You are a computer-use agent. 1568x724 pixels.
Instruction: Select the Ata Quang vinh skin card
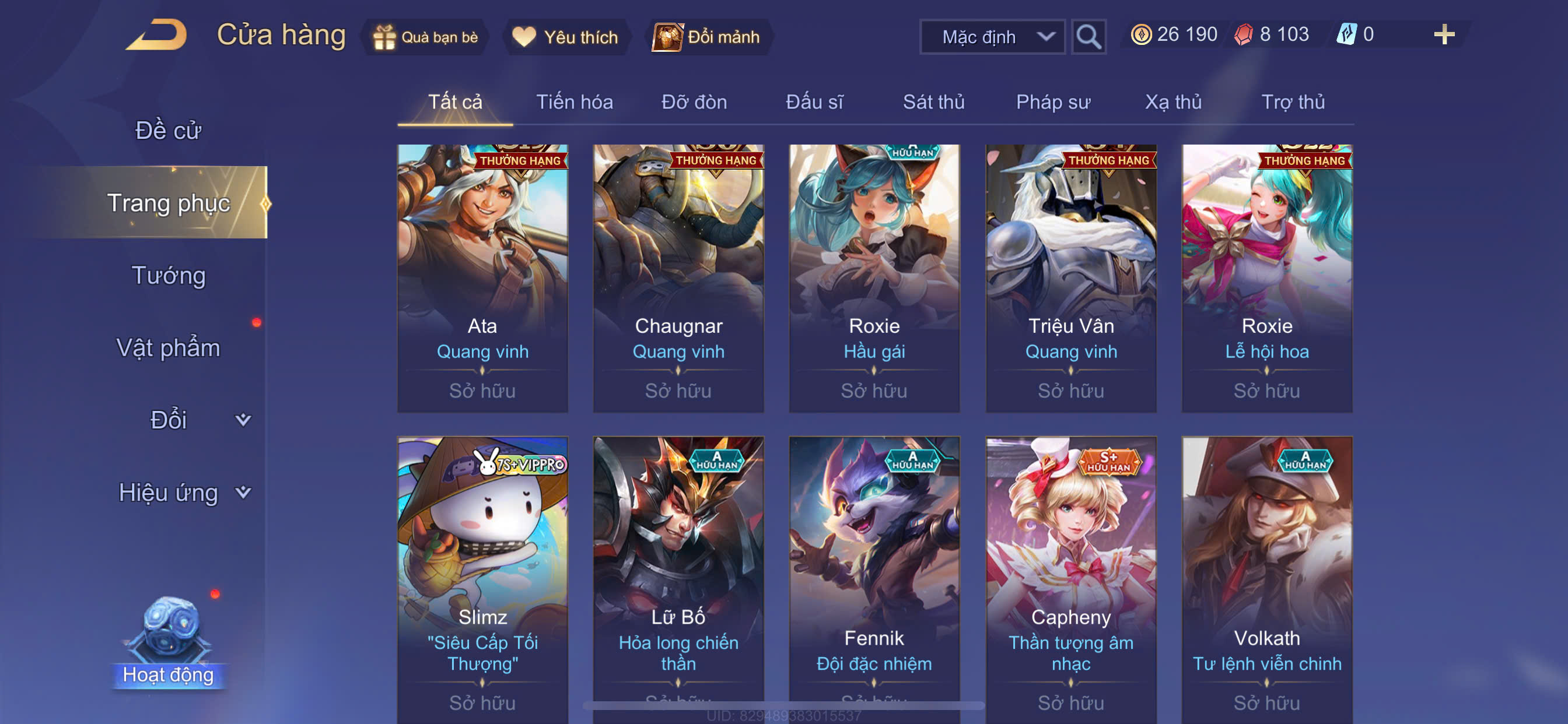[482, 278]
